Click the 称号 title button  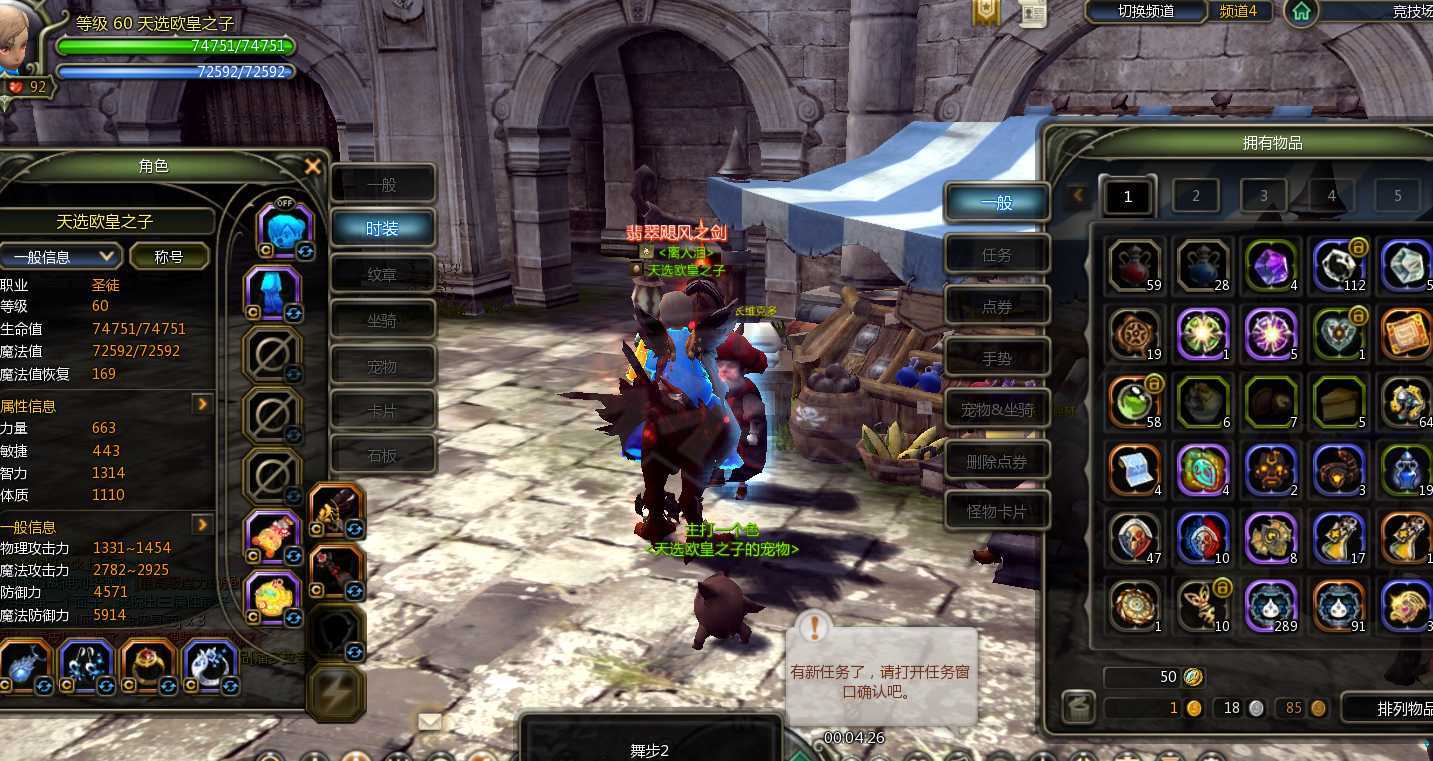pos(169,256)
